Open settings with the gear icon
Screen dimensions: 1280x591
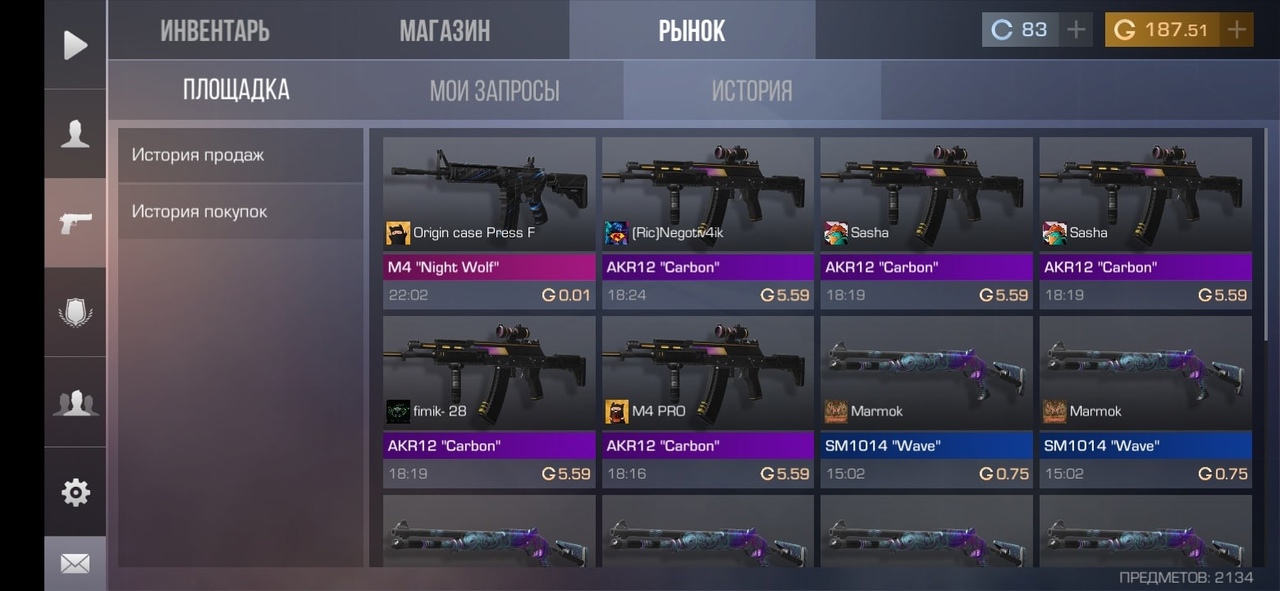[75, 492]
